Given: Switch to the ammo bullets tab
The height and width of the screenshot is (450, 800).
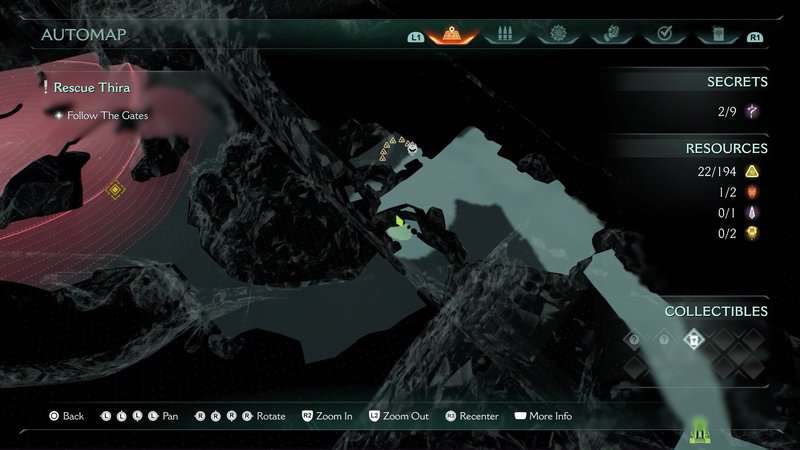Looking at the screenshot, I should pos(505,35).
